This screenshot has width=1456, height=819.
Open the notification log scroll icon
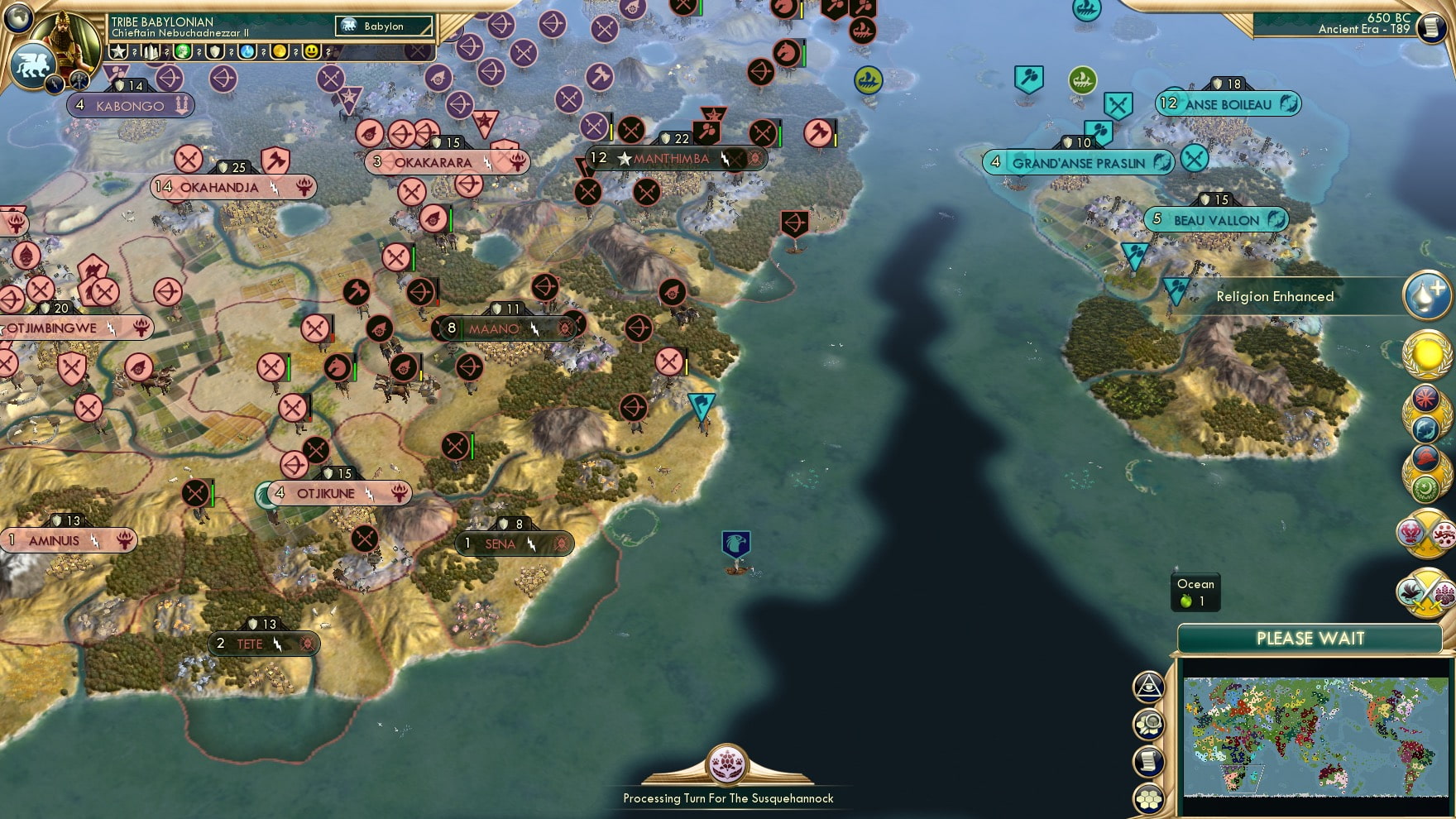[x=1148, y=760]
